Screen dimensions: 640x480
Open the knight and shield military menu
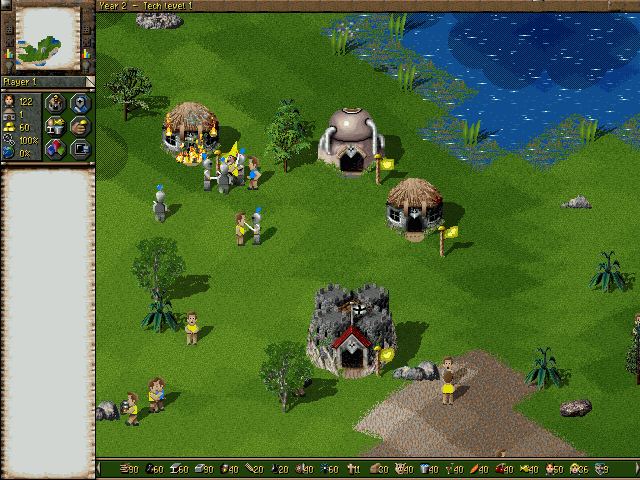coord(80,102)
